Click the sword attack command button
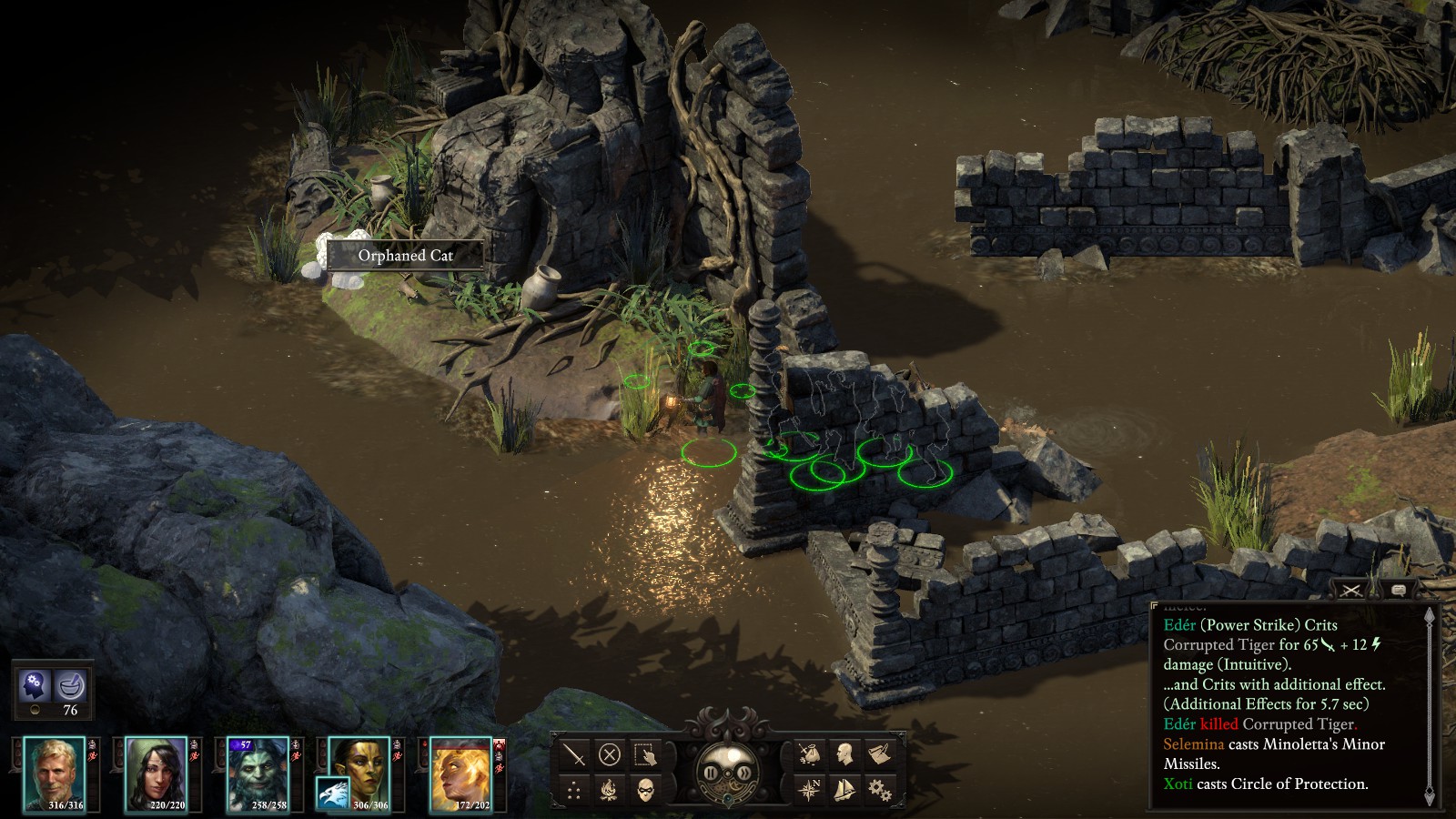The image size is (1456, 819). tap(574, 753)
